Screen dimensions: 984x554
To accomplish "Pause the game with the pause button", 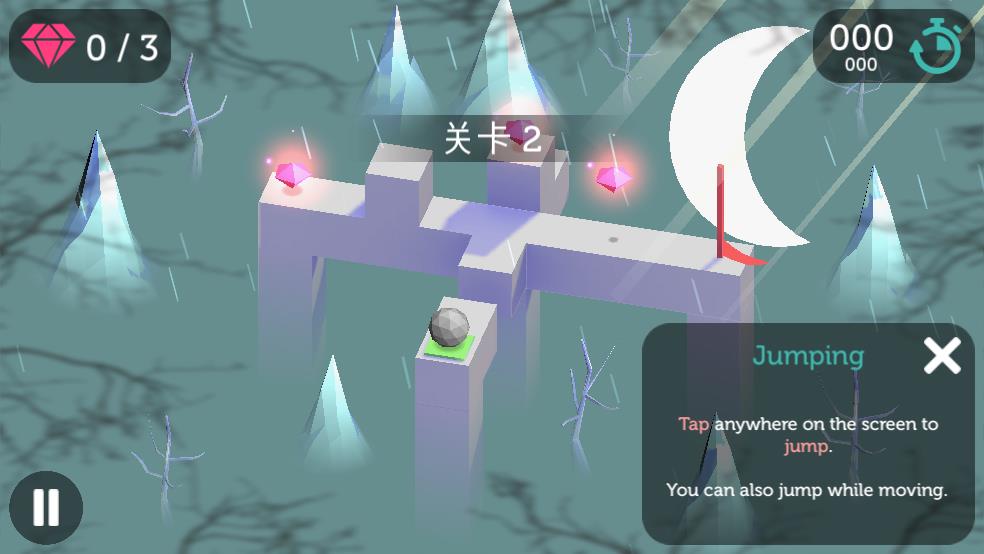I will click(x=46, y=507).
